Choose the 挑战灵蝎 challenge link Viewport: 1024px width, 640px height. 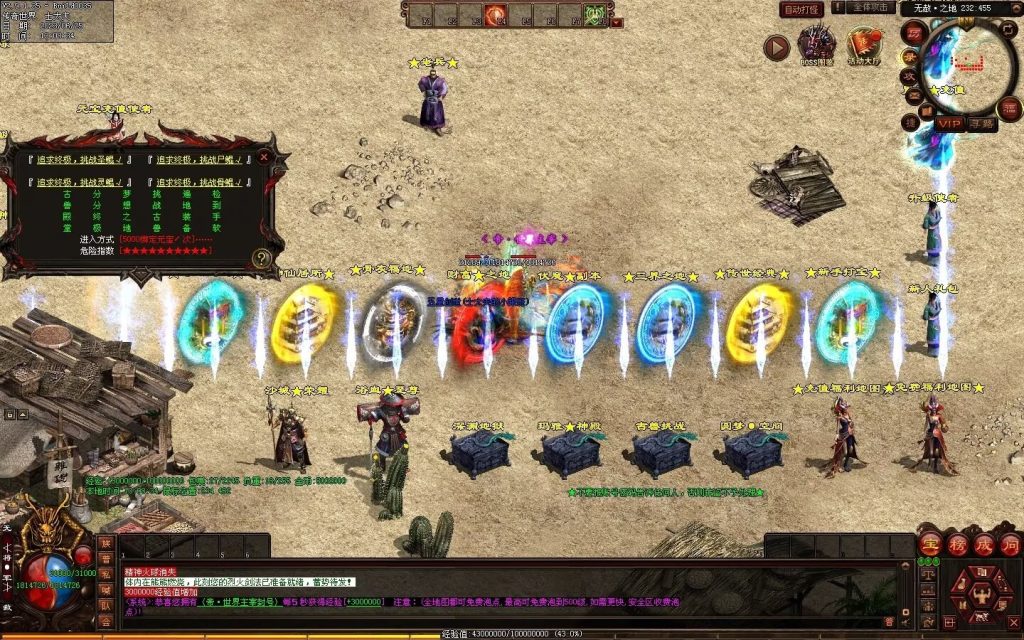coord(81,182)
